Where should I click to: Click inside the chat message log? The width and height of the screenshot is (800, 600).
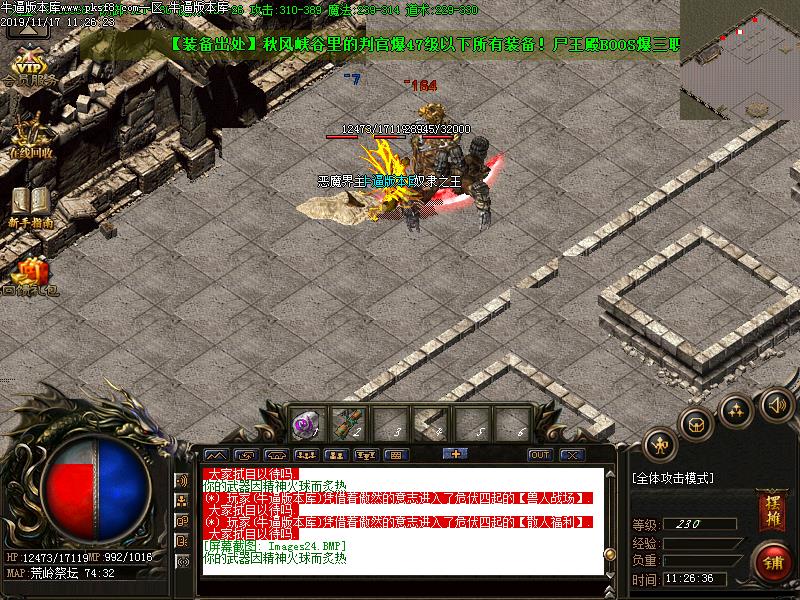point(400,520)
